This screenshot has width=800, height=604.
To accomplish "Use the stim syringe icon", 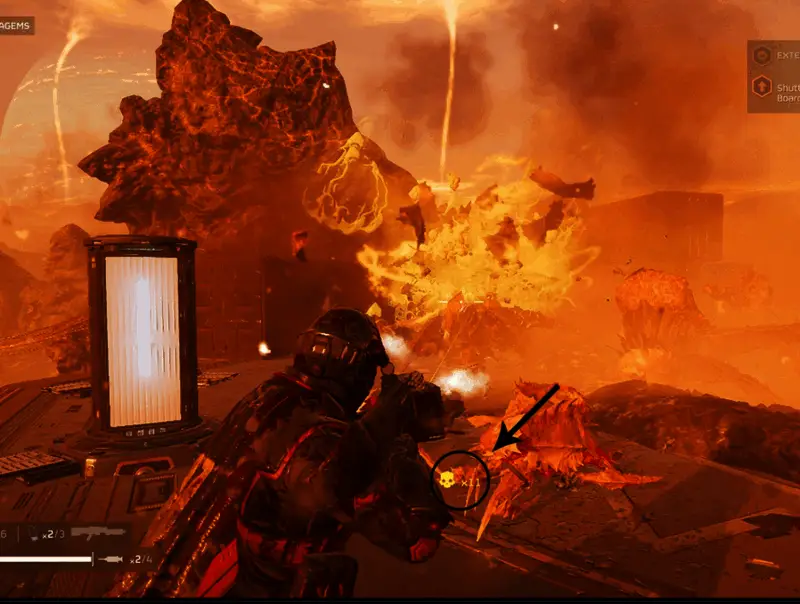I will click(111, 558).
